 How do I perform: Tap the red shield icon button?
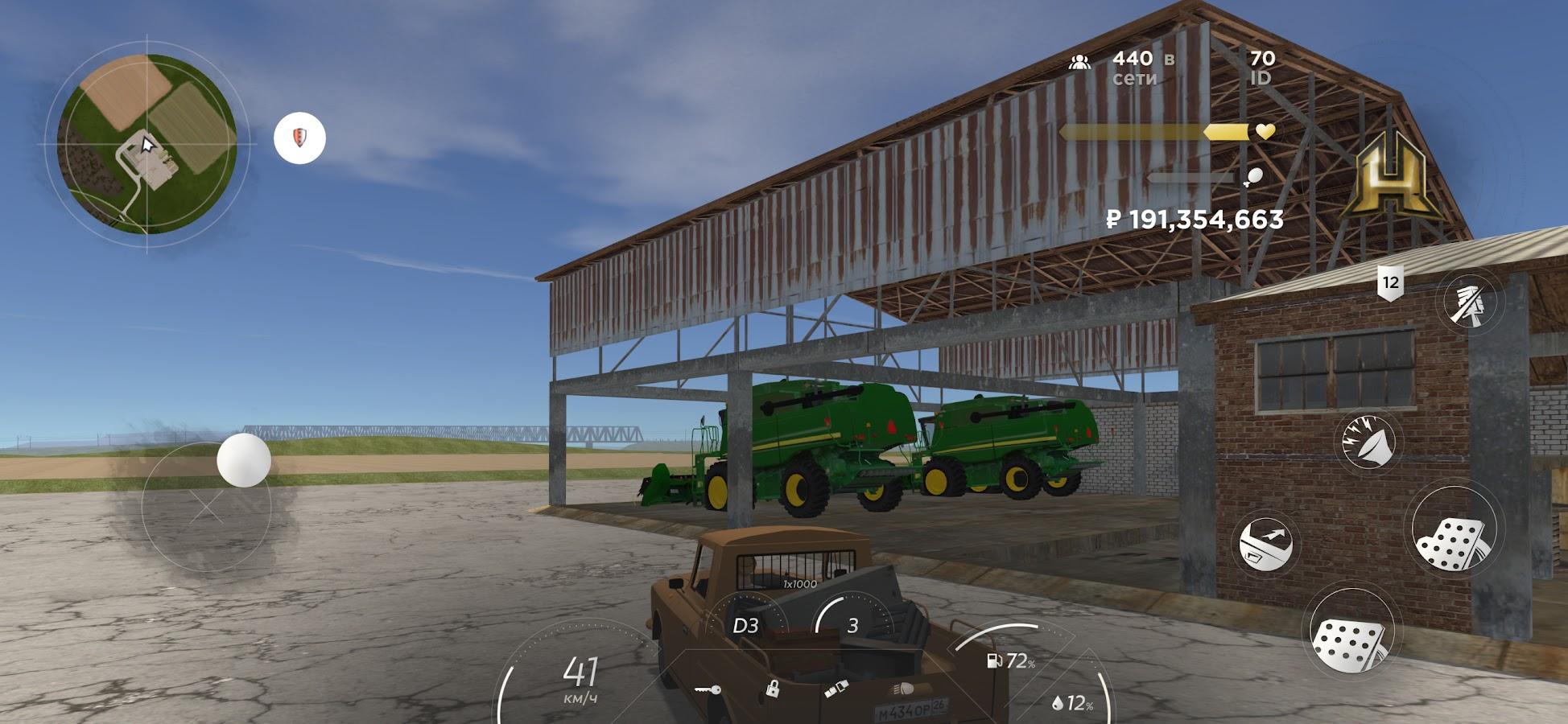(299, 138)
